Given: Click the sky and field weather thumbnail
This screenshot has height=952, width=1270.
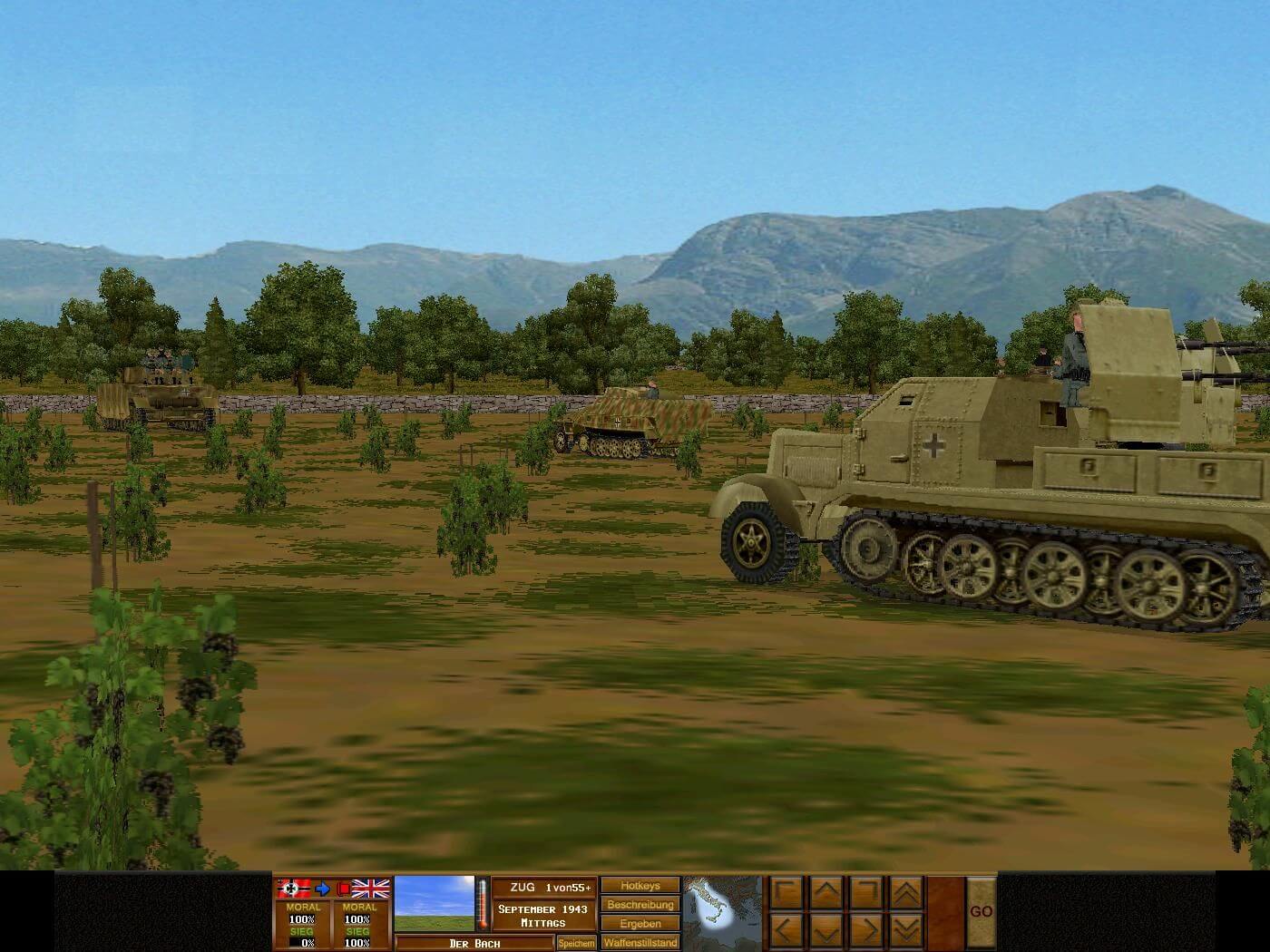Looking at the screenshot, I should point(435,904).
